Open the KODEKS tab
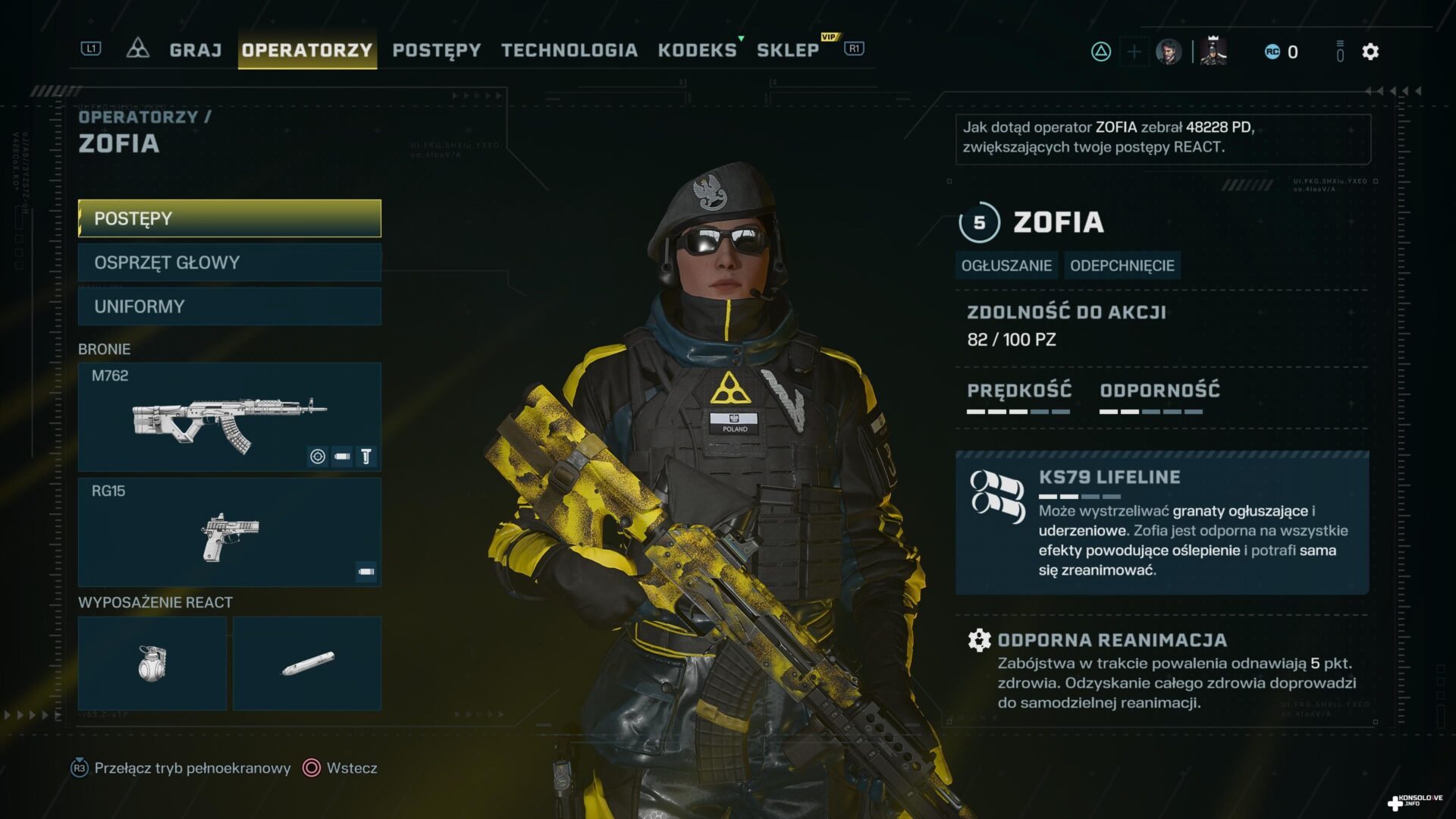This screenshot has width=1456, height=819. pyautogui.click(x=697, y=50)
